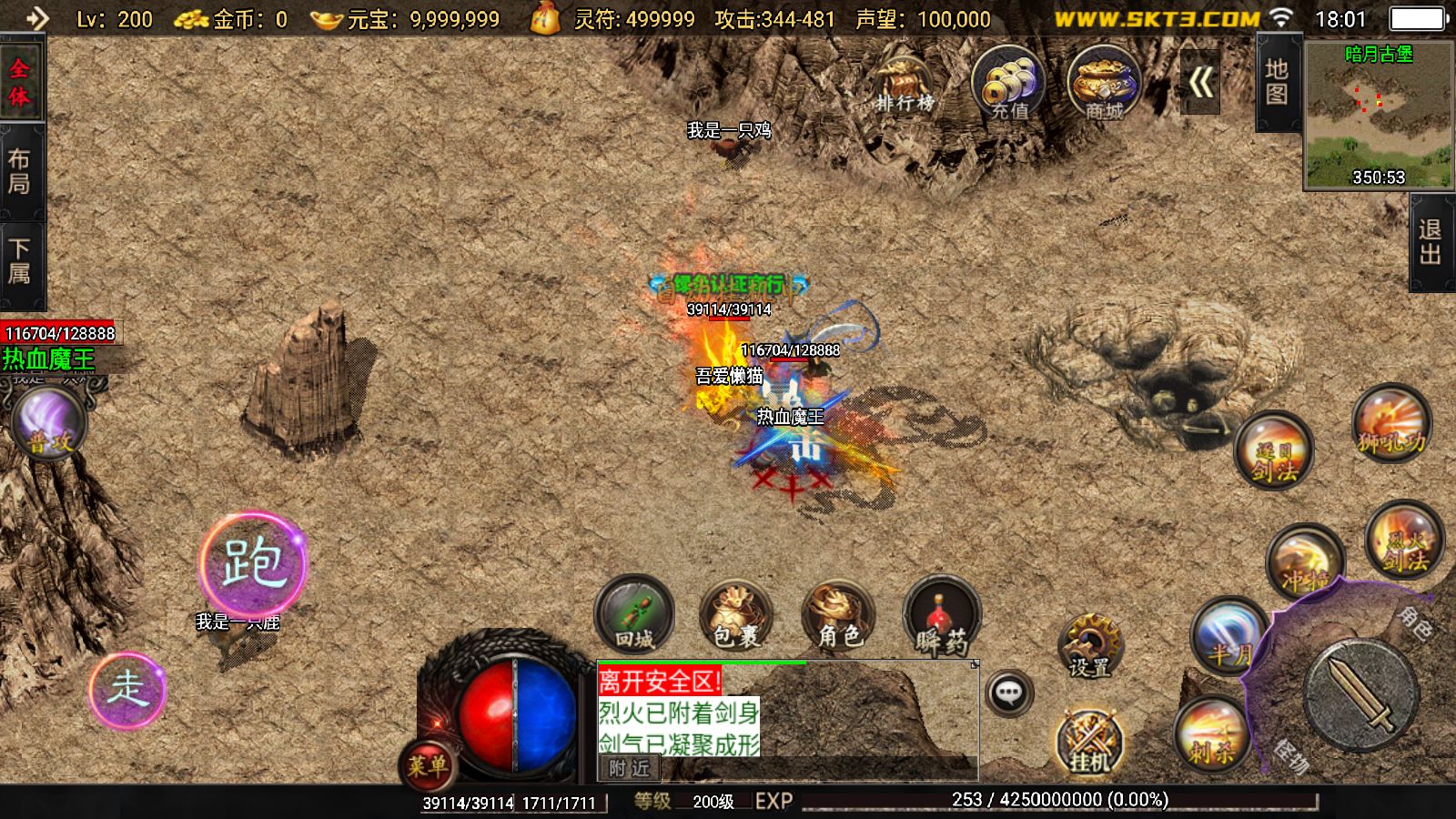The width and height of the screenshot is (1456, 819).
Task: Open the chat speech bubble
Action: (1008, 693)
